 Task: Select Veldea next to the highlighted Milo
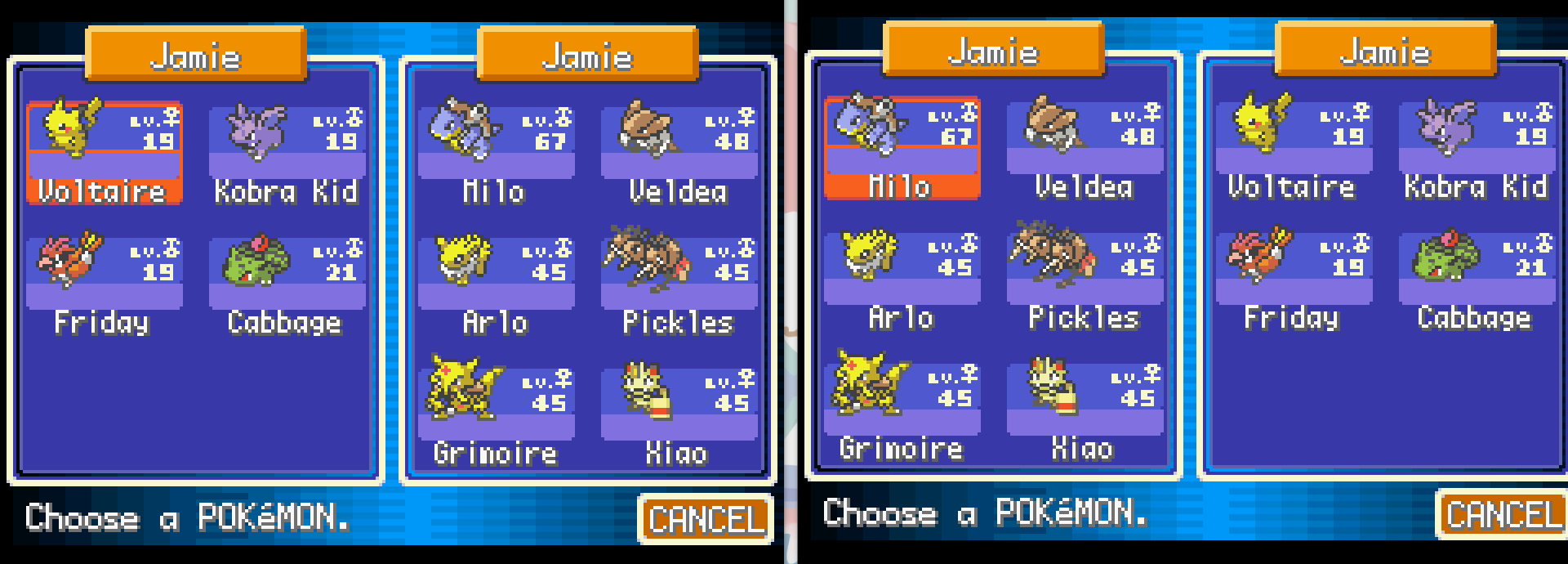[1085, 148]
